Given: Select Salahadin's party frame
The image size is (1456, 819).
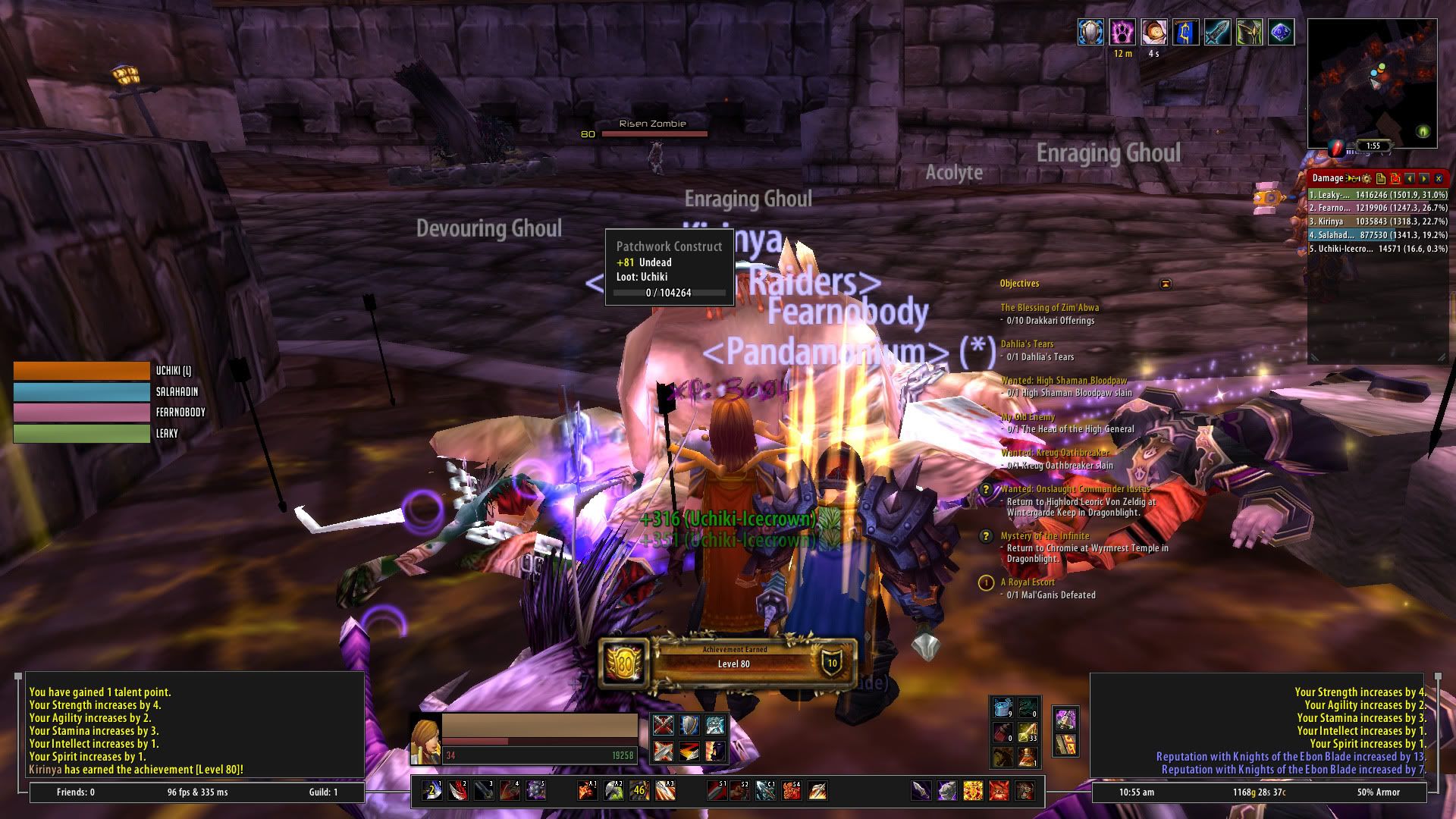Looking at the screenshot, I should (x=82, y=392).
